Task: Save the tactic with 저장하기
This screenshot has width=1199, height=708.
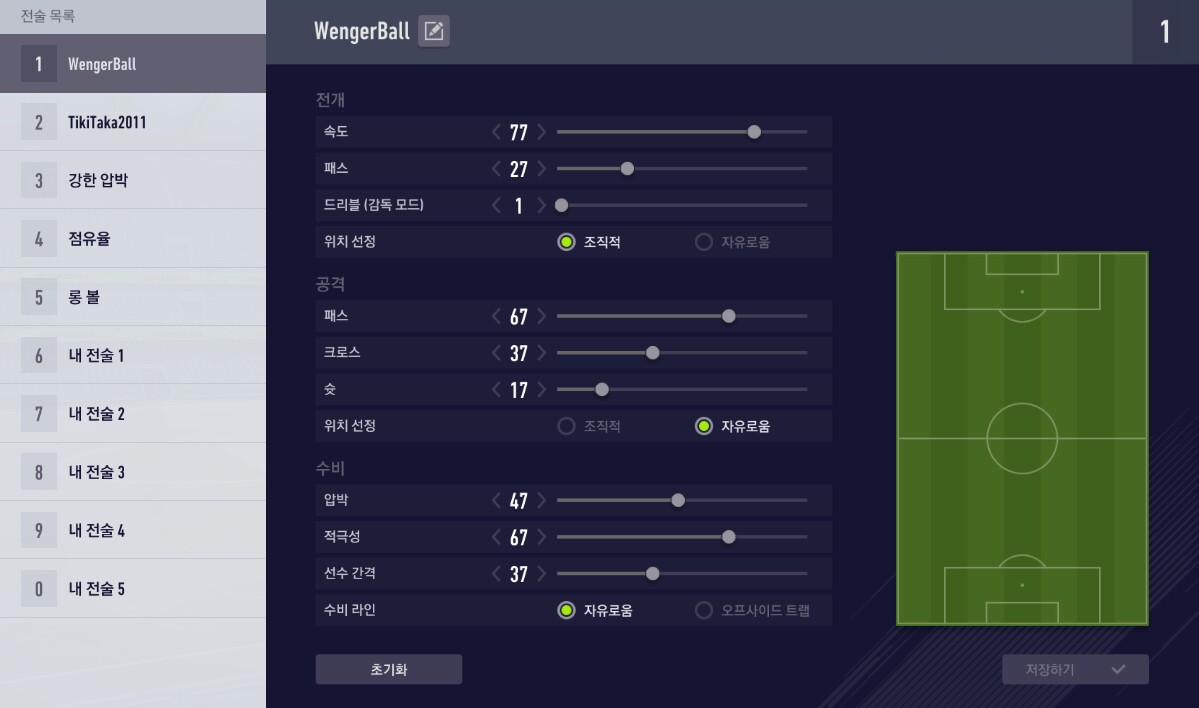Action: click(x=1075, y=669)
